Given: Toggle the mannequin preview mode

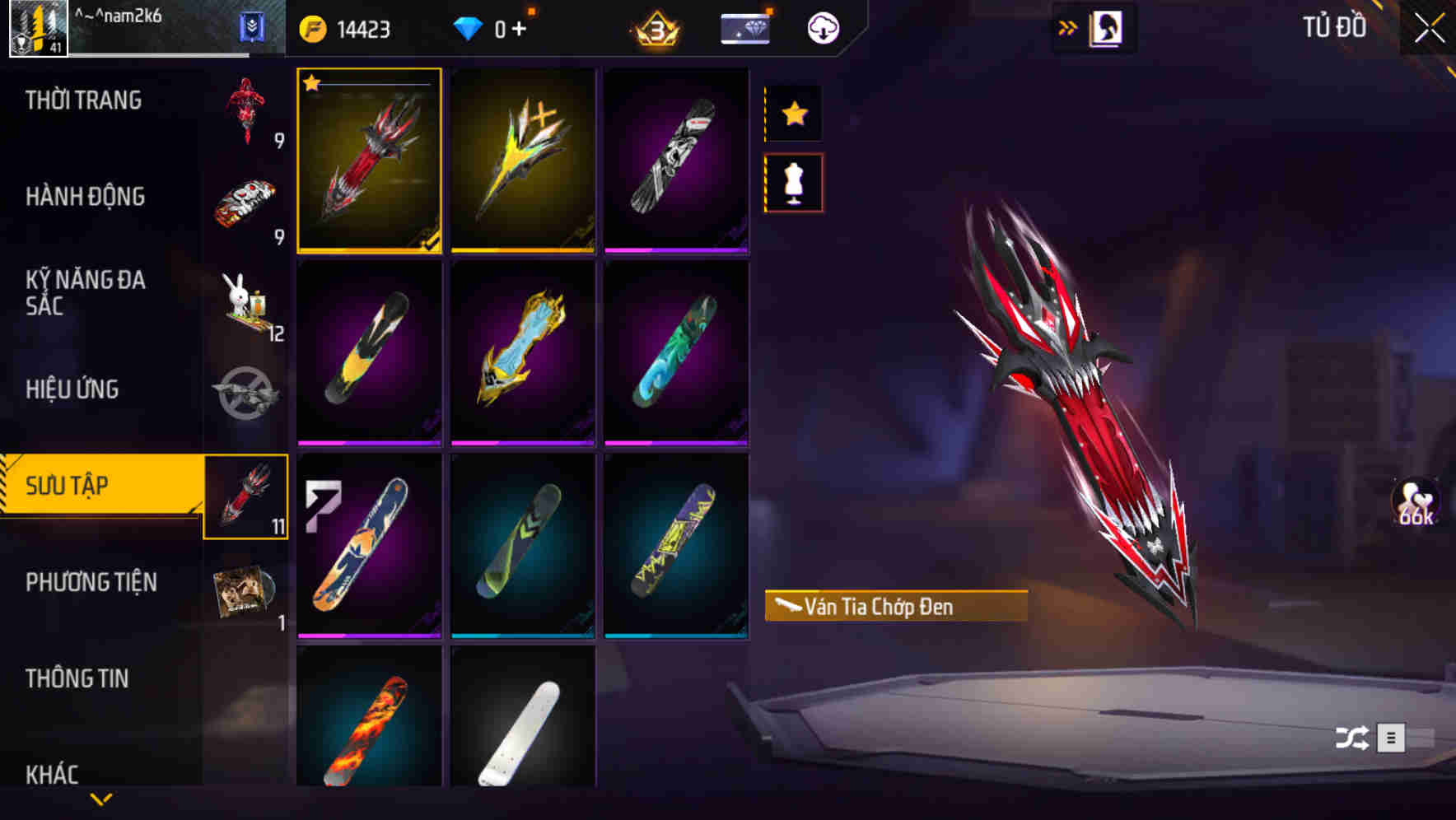Looking at the screenshot, I should pos(793,183).
